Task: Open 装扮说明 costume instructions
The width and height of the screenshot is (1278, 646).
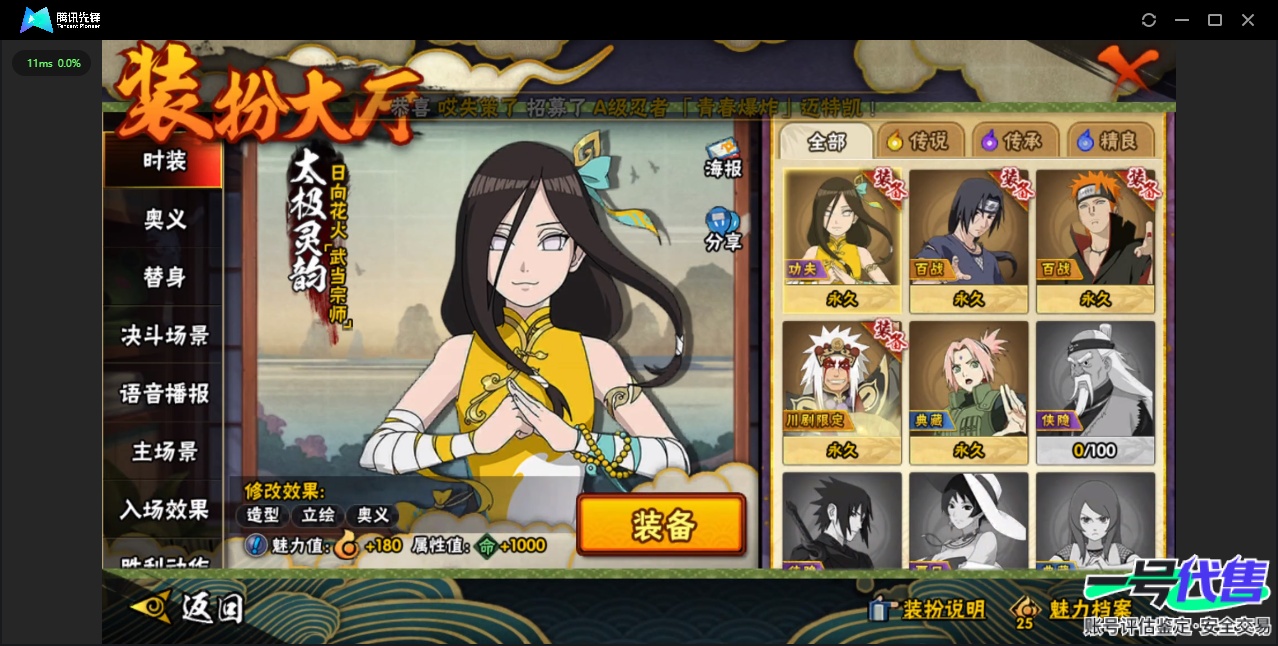Action: coord(928,609)
